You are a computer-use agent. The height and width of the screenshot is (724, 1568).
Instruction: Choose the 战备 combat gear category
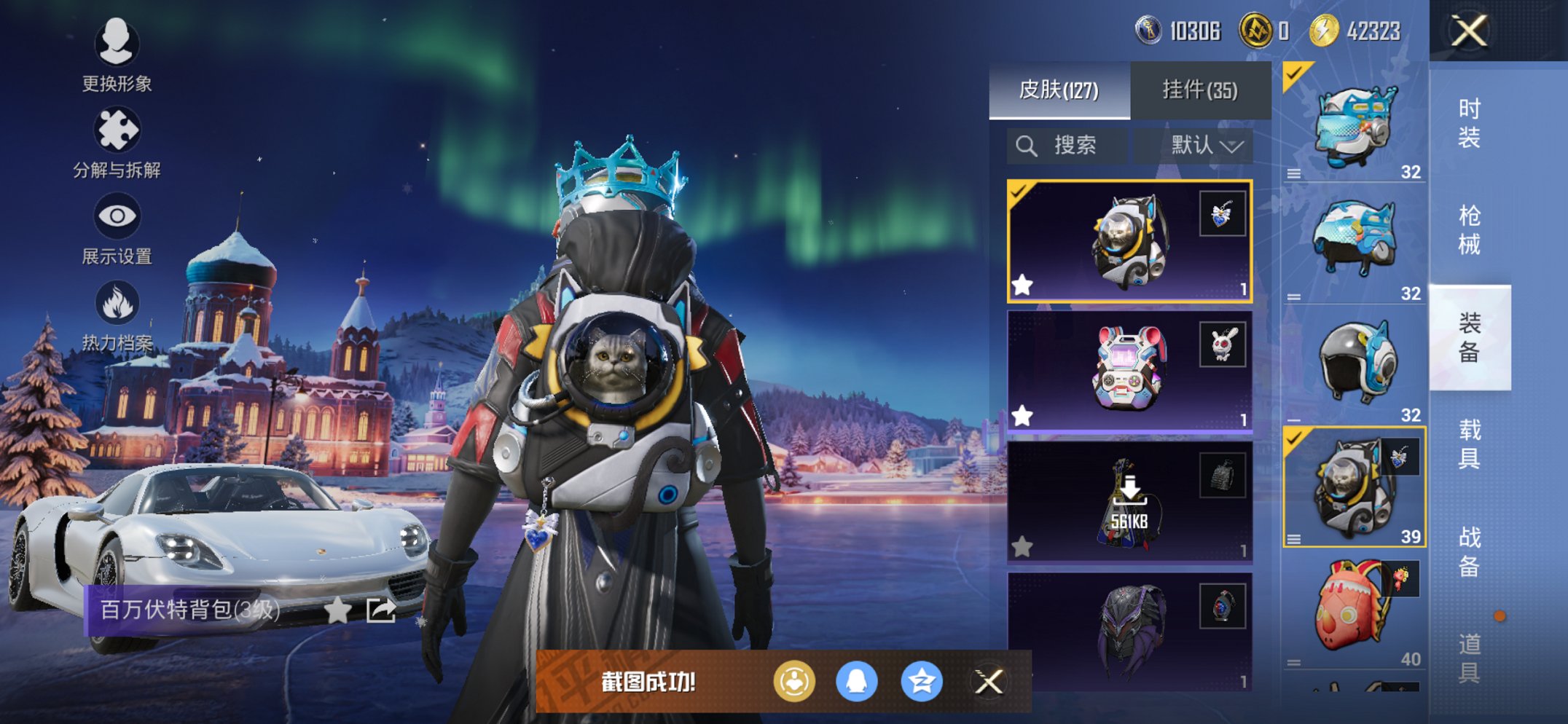[x=1469, y=551]
